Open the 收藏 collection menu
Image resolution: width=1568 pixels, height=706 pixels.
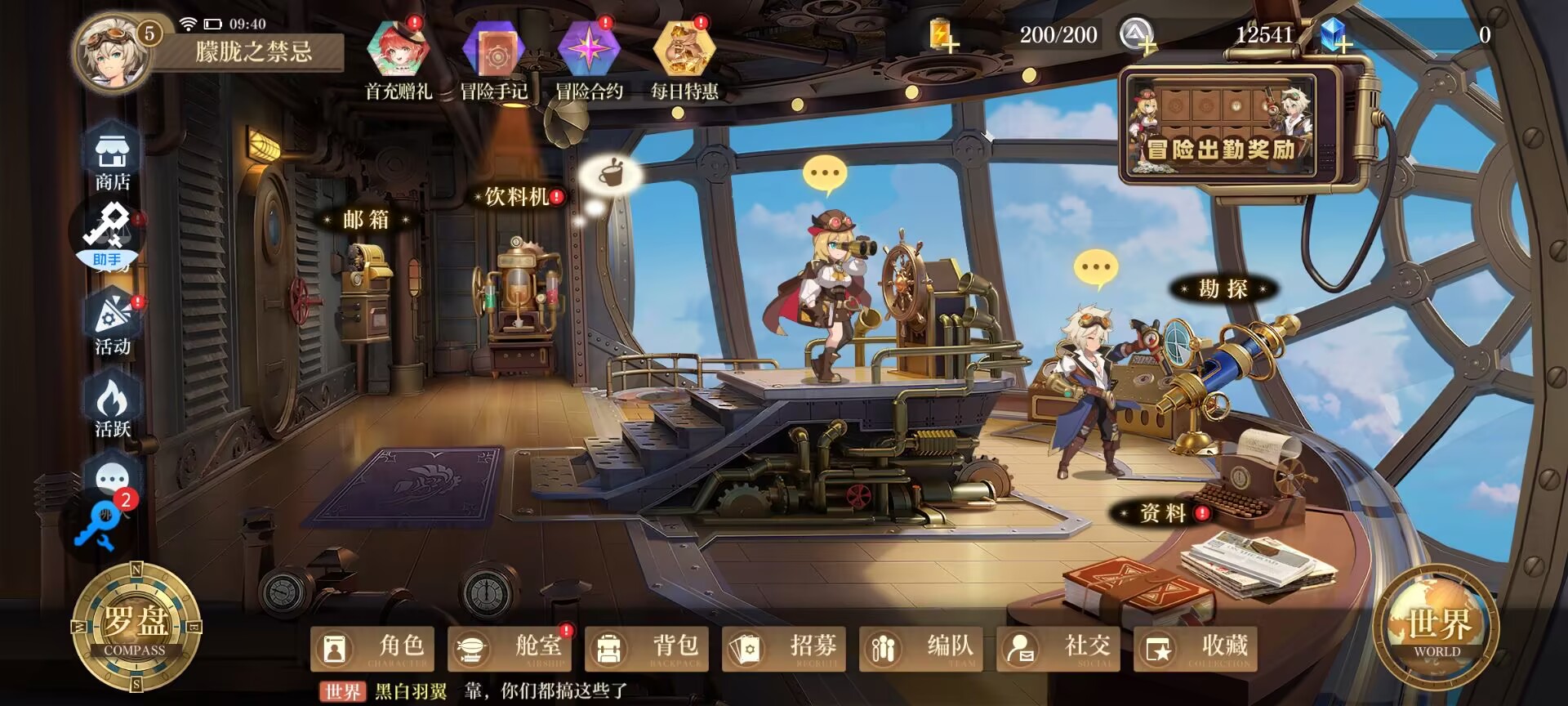tap(1196, 650)
